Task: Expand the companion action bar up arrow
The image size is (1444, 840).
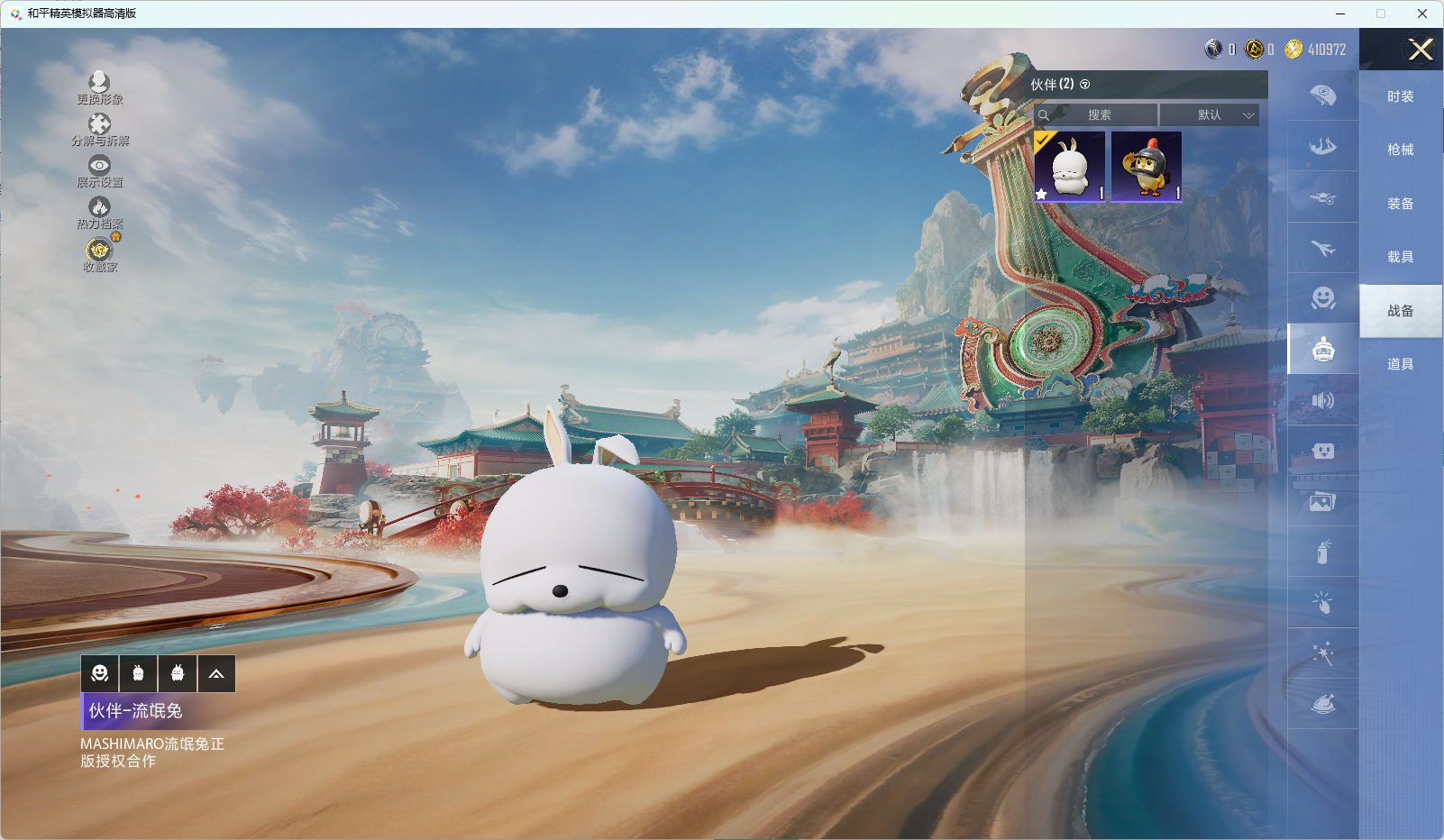Action: 216,673
